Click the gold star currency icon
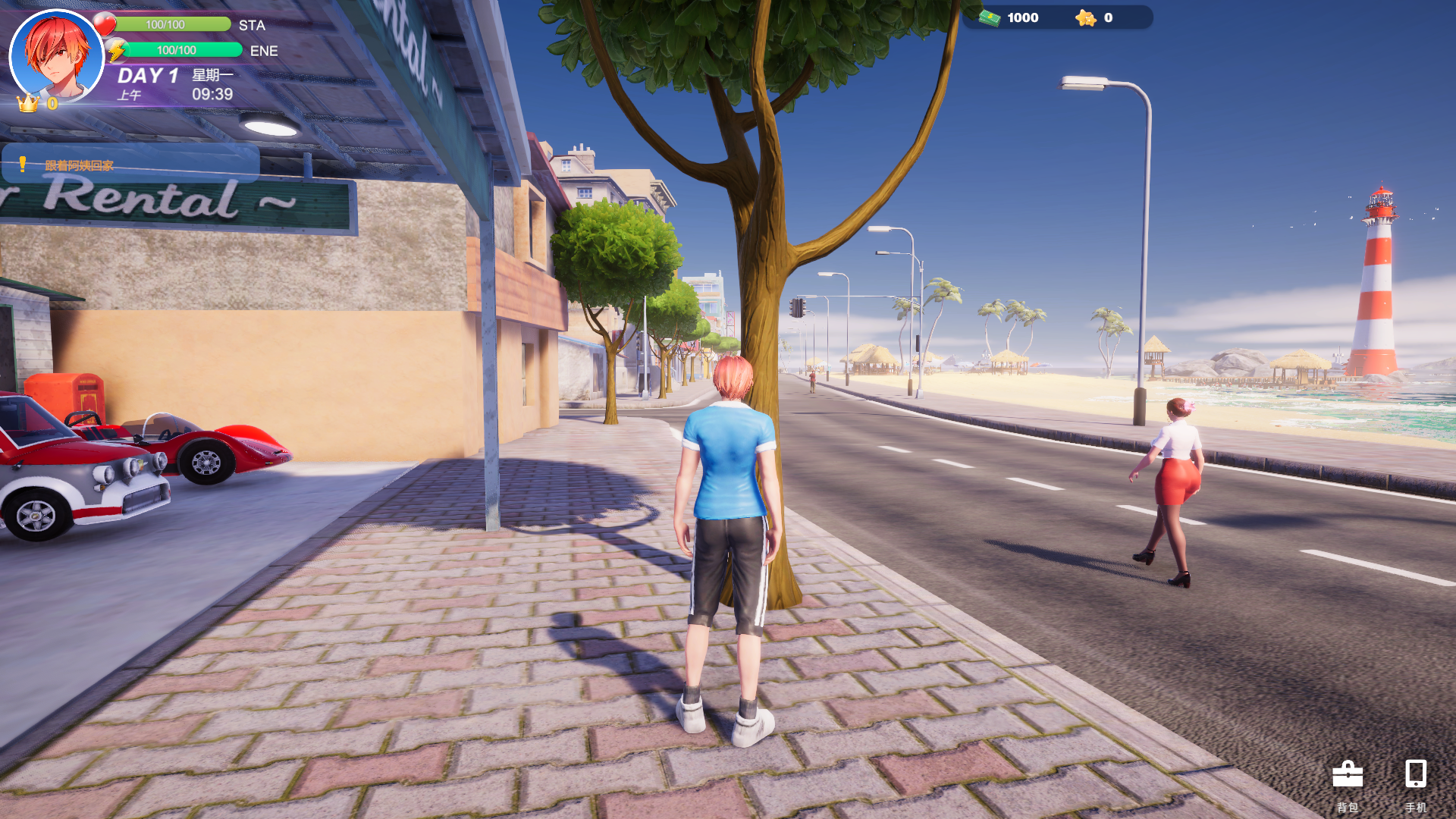Screen dimensions: 1456x819 pos(1085,17)
